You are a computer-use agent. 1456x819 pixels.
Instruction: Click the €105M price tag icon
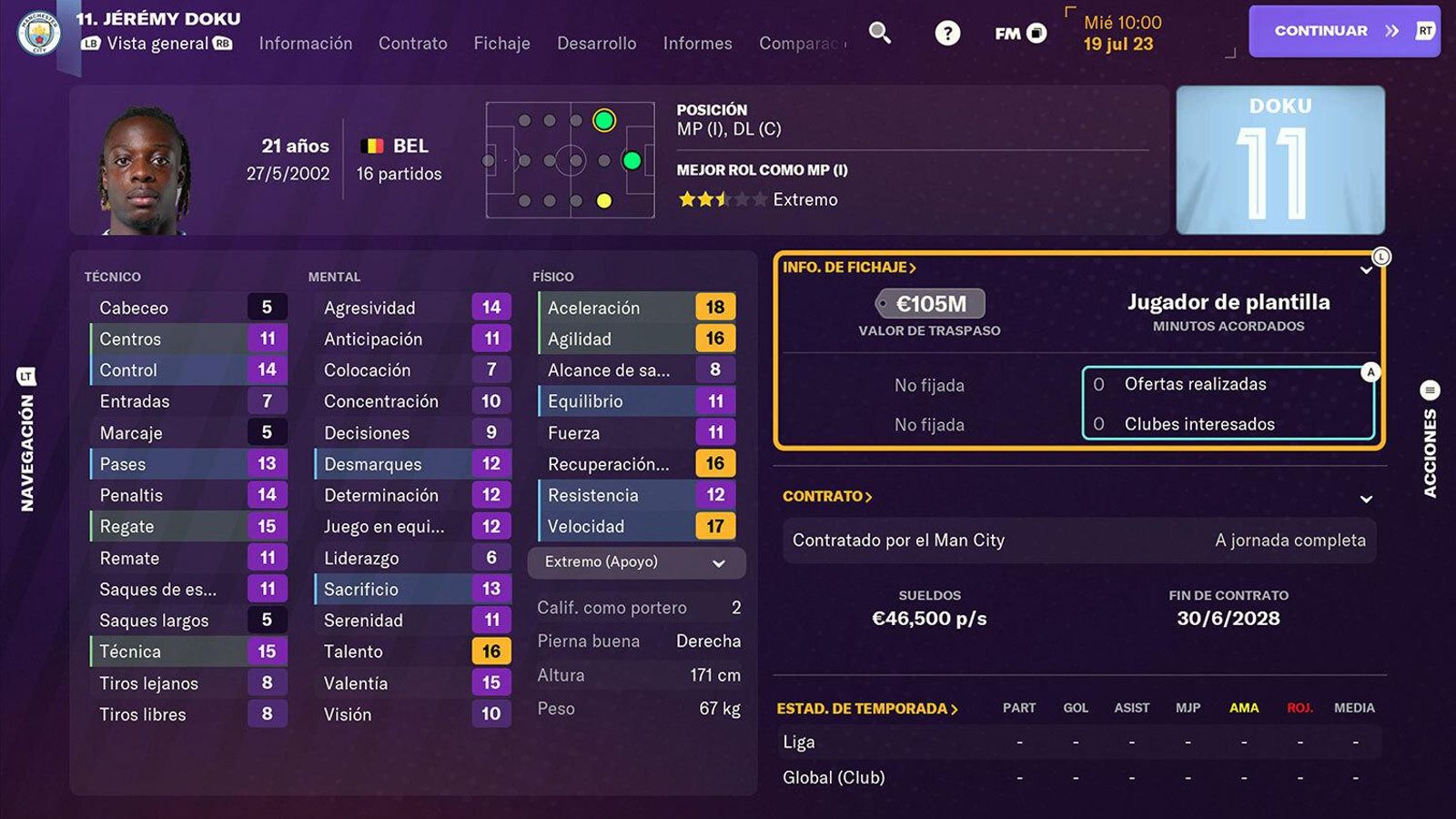928,305
